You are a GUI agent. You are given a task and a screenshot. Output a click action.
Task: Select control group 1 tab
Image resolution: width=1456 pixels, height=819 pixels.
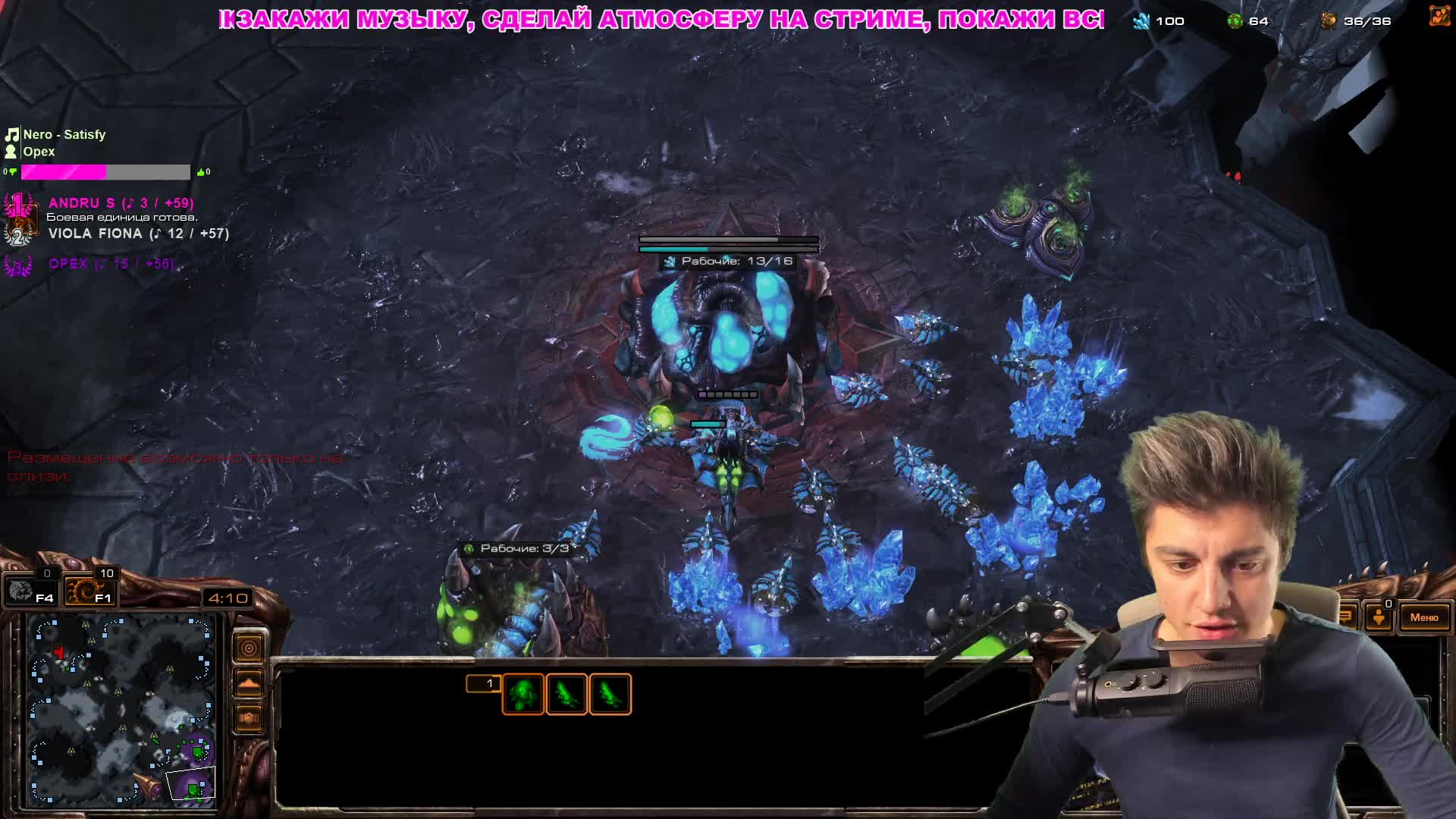(484, 684)
